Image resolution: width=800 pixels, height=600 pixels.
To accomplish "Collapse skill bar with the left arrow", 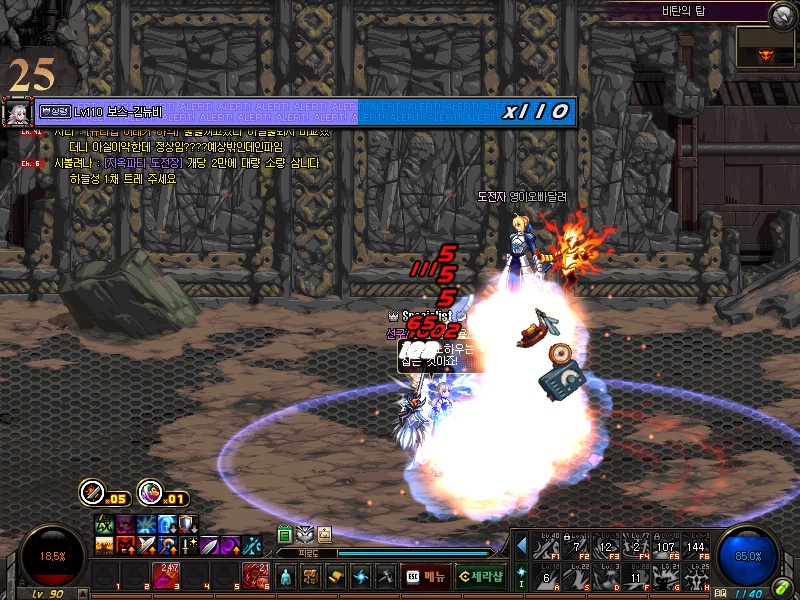I will 521,546.
